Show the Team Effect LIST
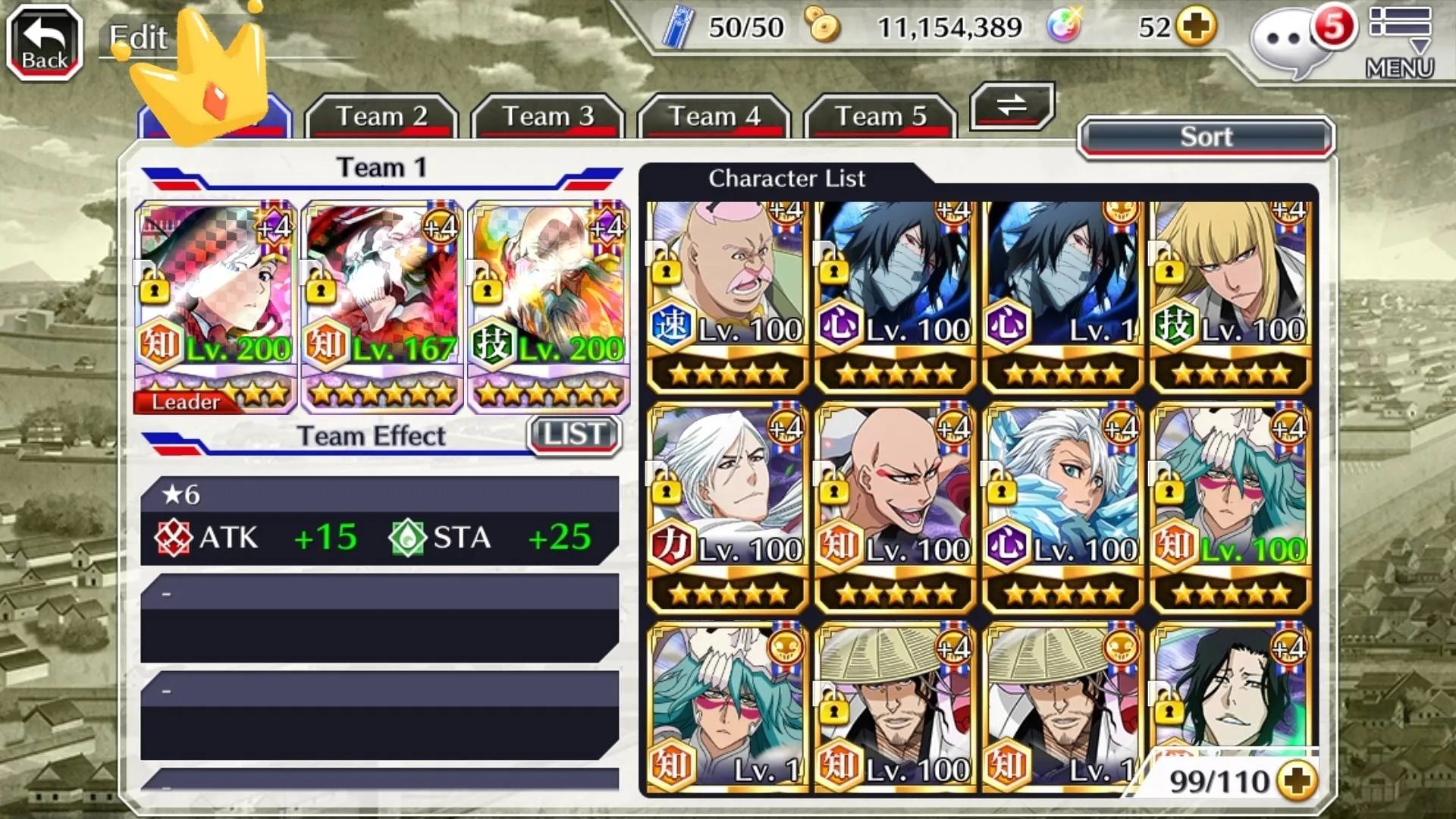 (574, 435)
